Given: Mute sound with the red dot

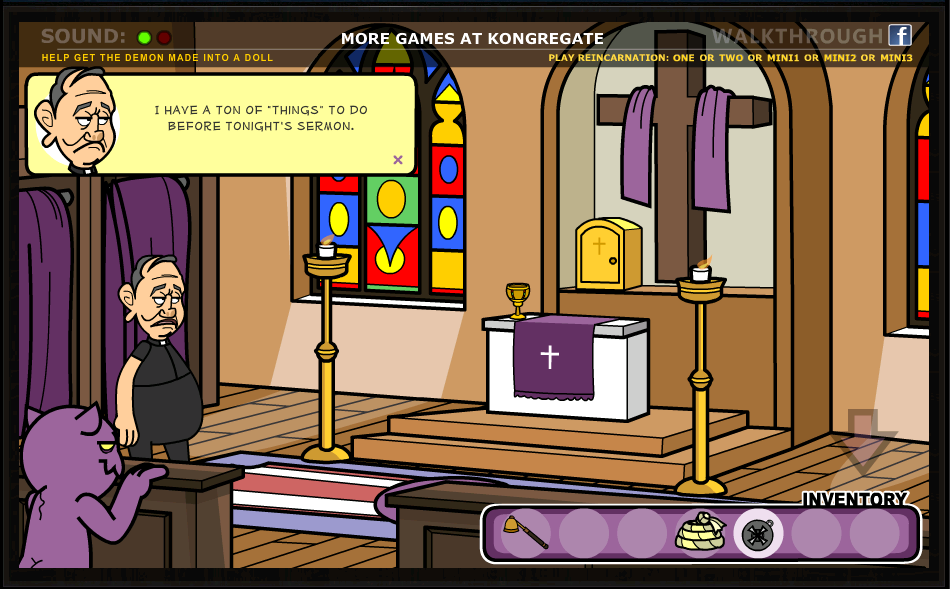Looking at the screenshot, I should pos(164,38).
